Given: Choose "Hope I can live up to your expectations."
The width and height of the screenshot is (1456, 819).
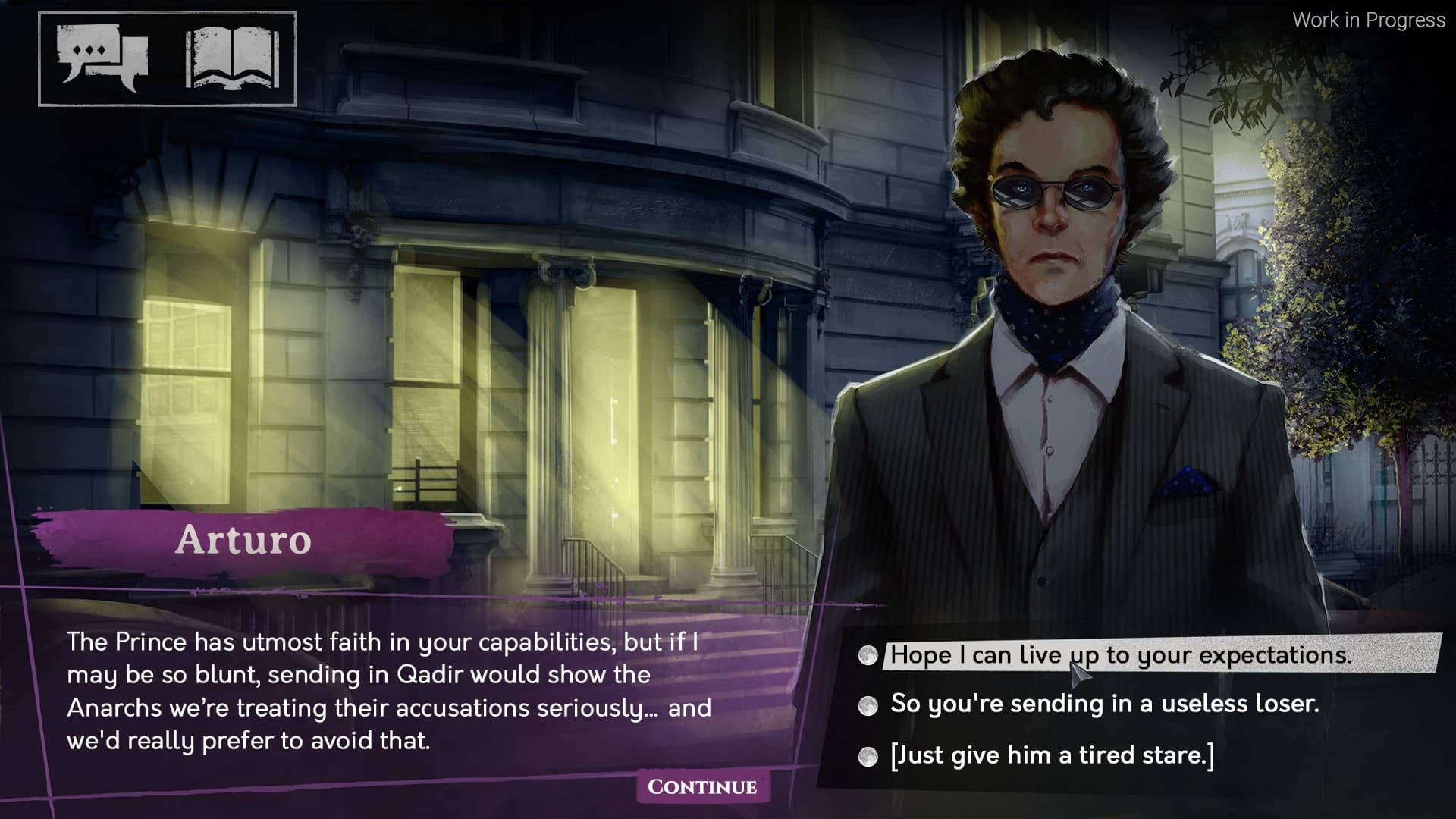Looking at the screenshot, I should [1084, 655].
